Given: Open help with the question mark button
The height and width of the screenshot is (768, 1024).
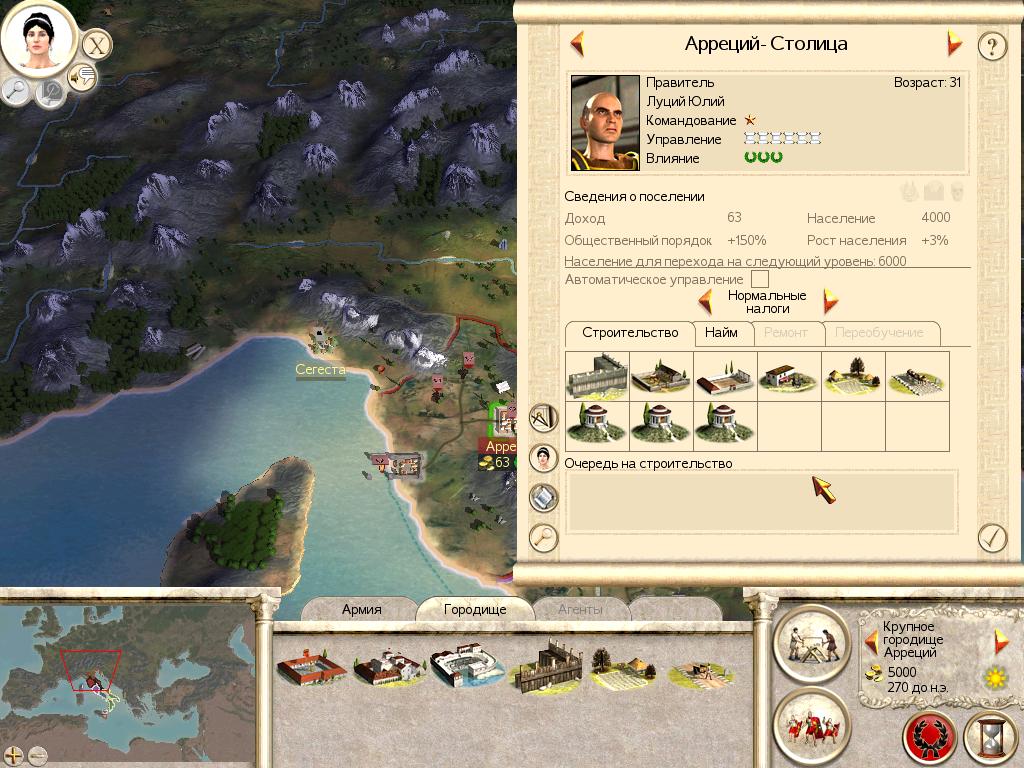Looking at the screenshot, I should click(x=991, y=46).
